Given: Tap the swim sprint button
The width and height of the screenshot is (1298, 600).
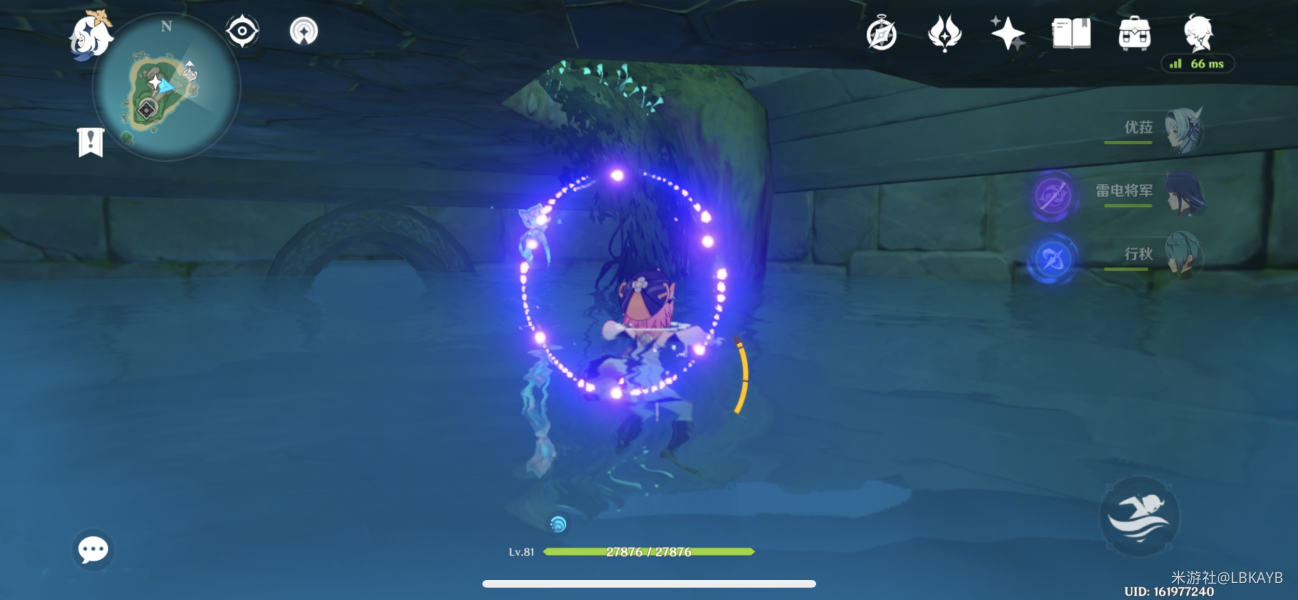Looking at the screenshot, I should [x=1140, y=517].
